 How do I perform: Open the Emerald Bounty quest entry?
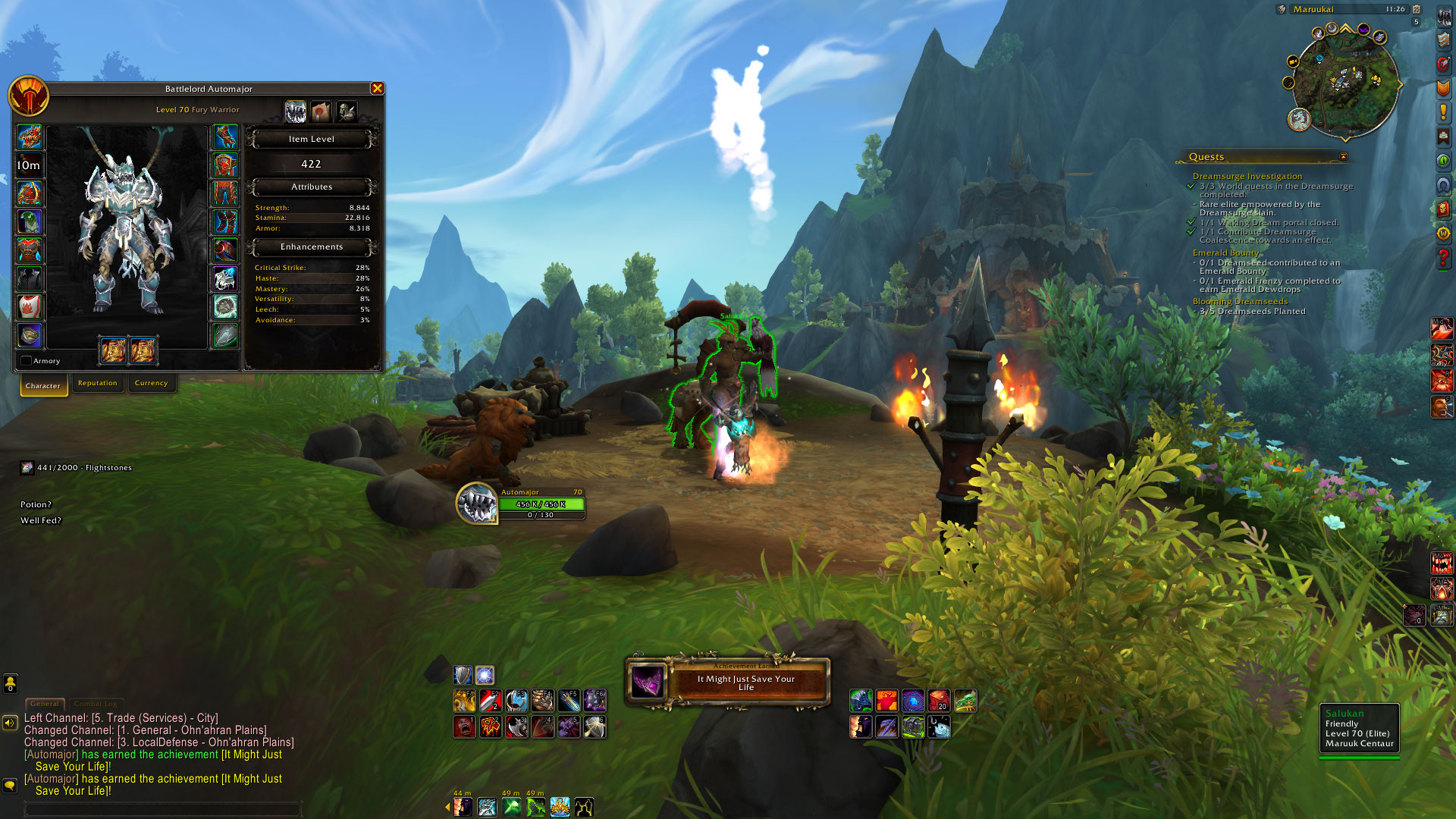pyautogui.click(x=1225, y=253)
